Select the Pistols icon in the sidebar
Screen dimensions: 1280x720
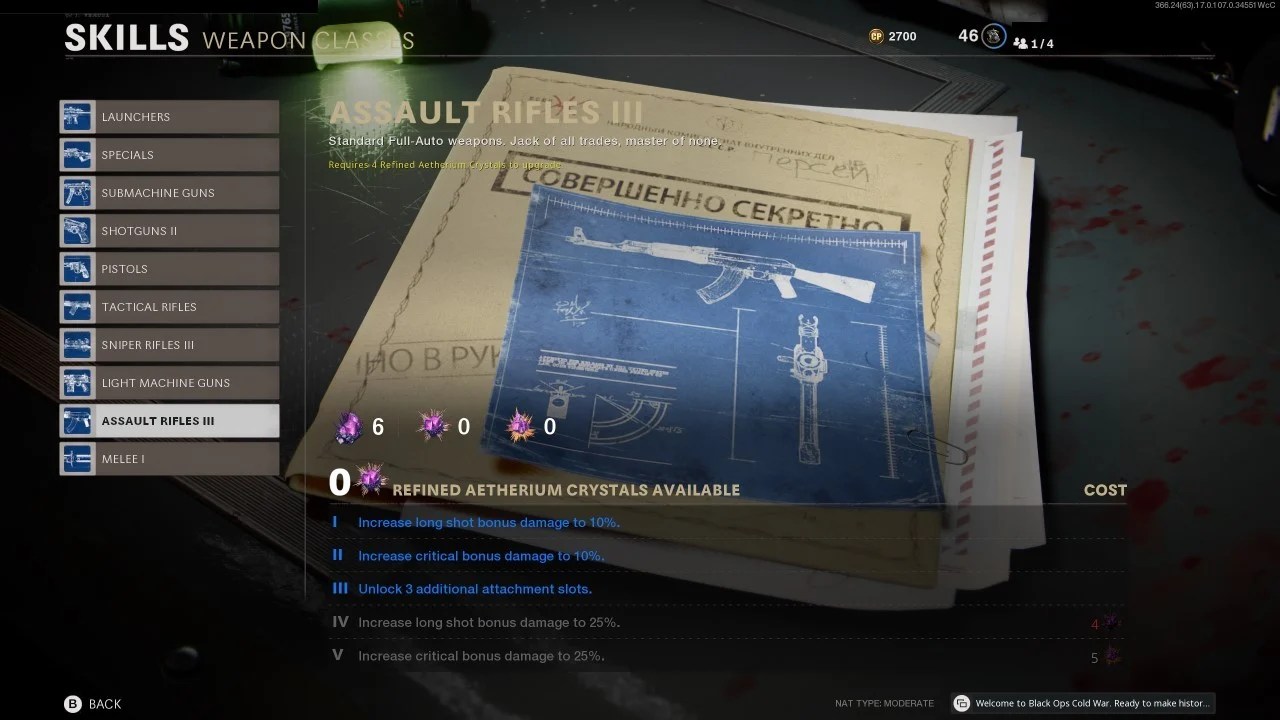[x=76, y=269]
